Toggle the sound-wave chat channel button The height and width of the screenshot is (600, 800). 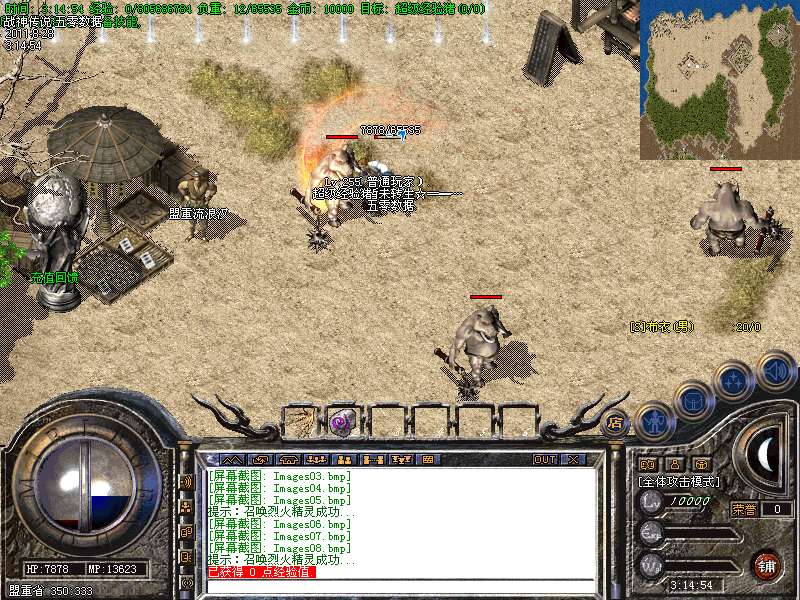(186, 481)
